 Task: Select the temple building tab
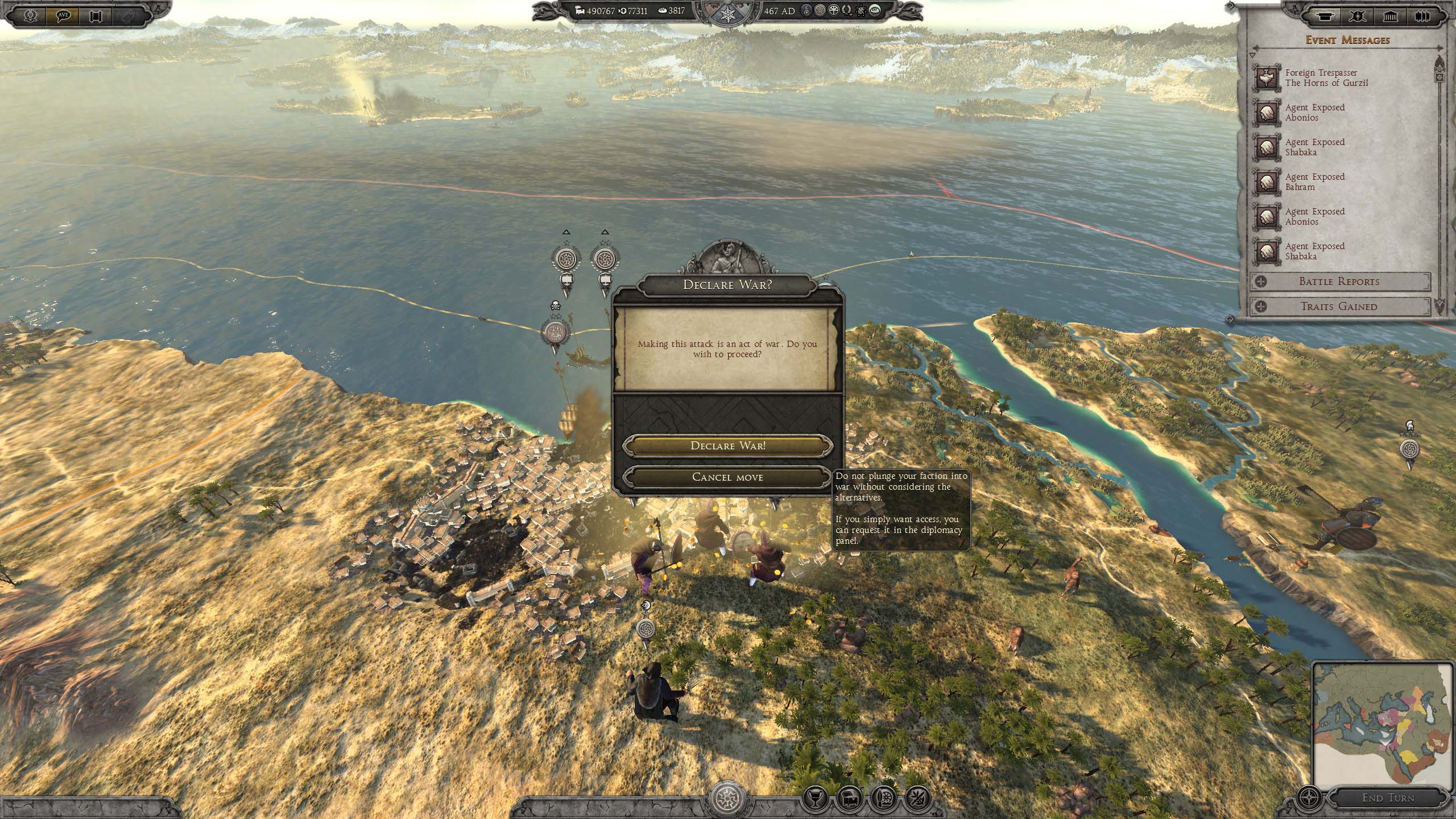[1390, 16]
